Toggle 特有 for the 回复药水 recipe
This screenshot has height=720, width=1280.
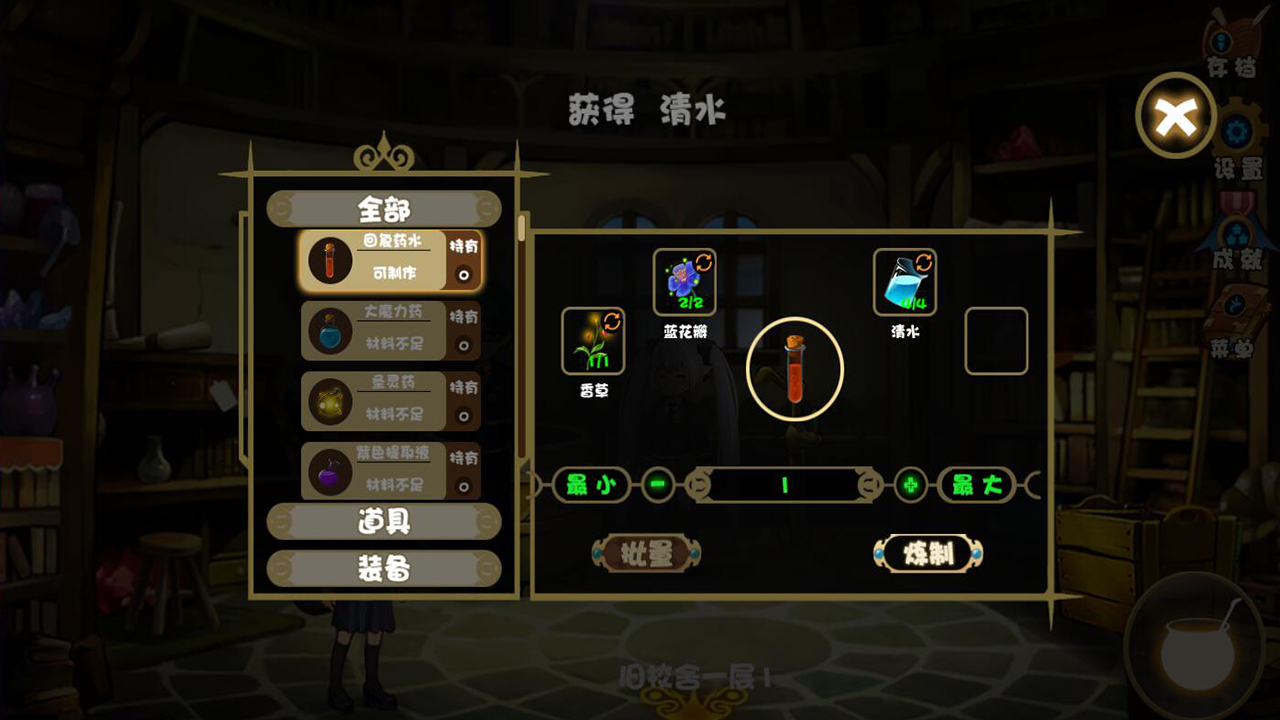coord(463,272)
